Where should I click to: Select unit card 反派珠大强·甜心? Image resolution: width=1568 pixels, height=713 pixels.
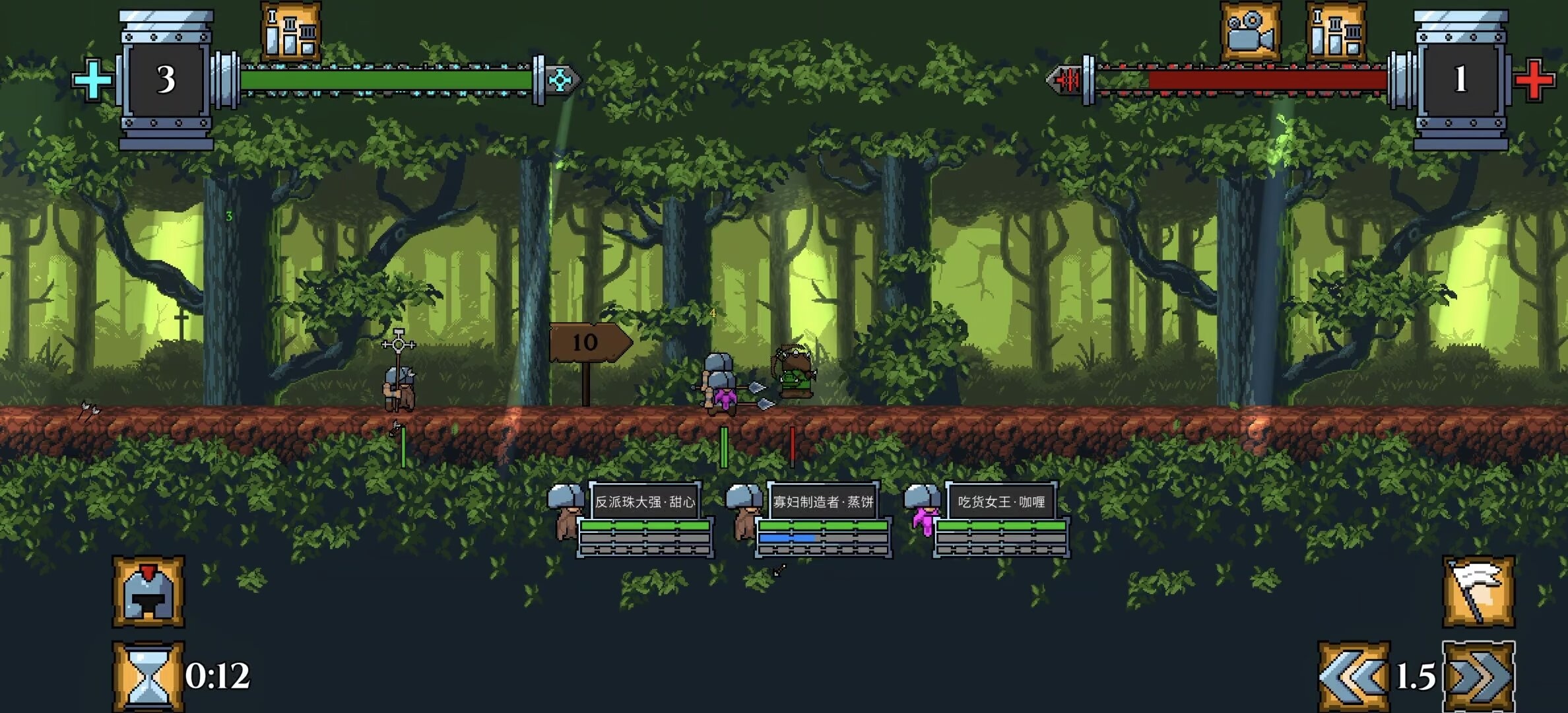[x=644, y=502]
